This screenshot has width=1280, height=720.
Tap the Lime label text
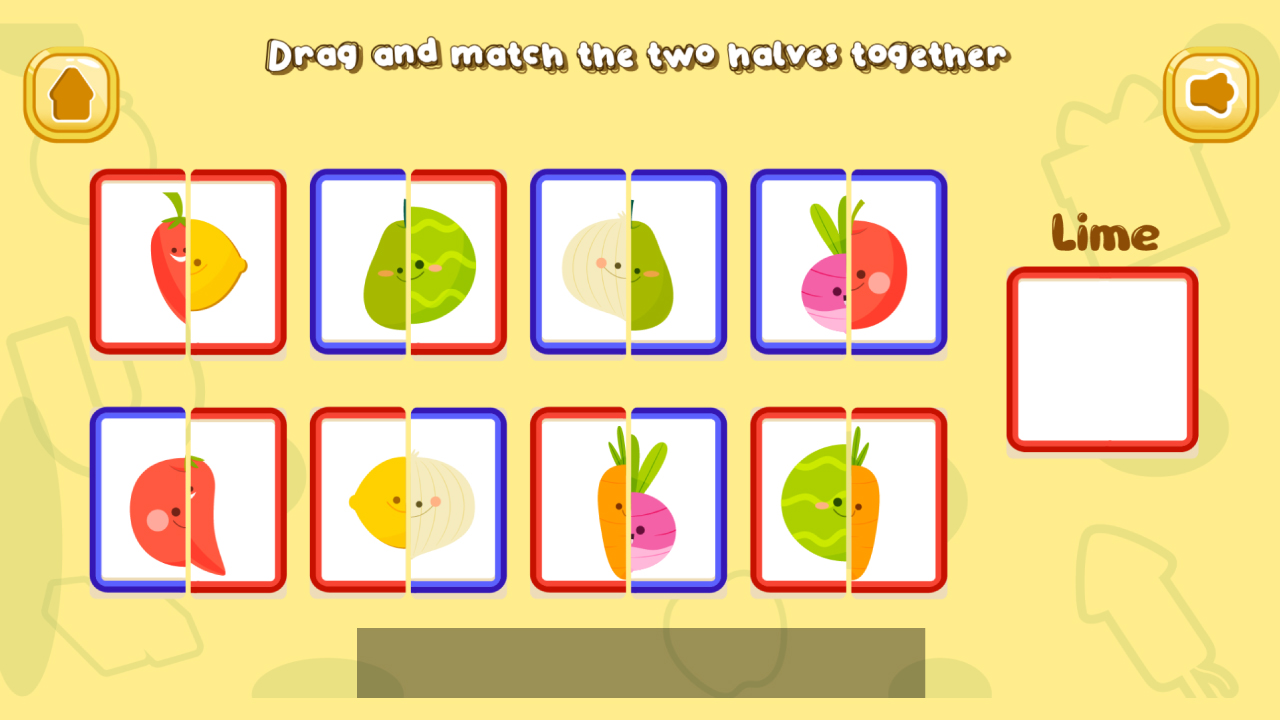point(1103,234)
